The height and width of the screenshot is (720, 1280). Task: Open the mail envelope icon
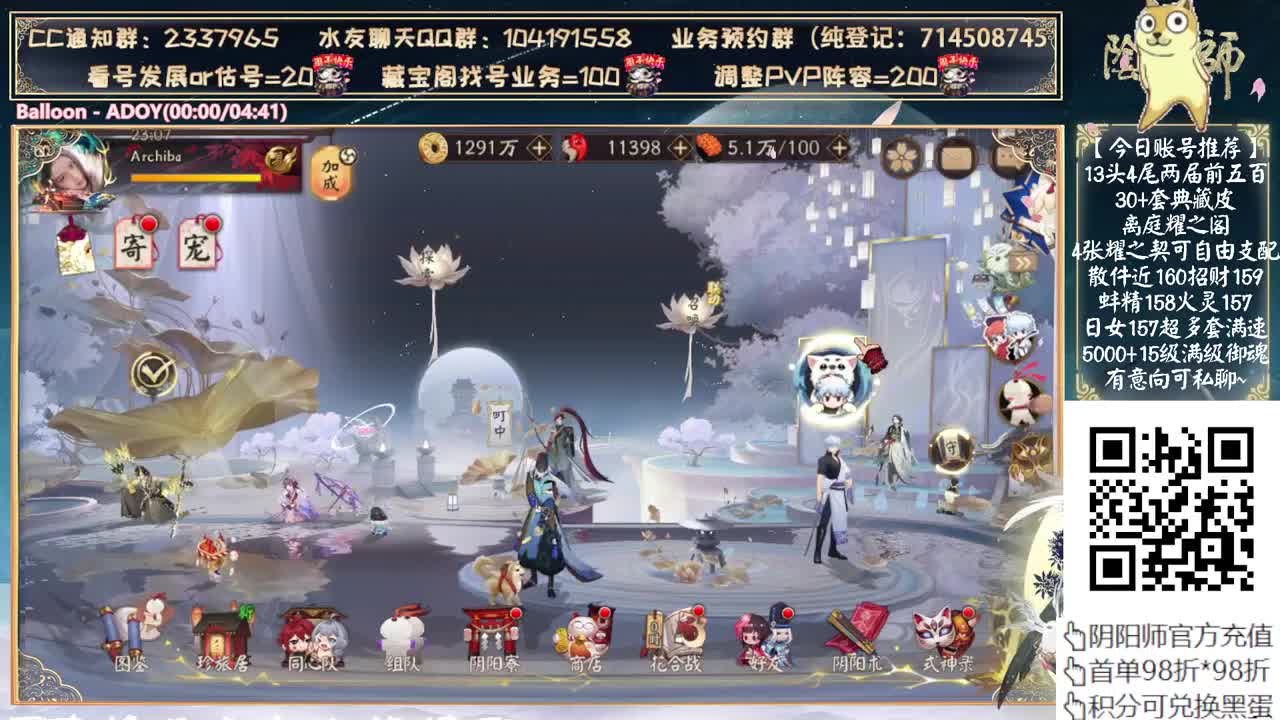click(958, 157)
